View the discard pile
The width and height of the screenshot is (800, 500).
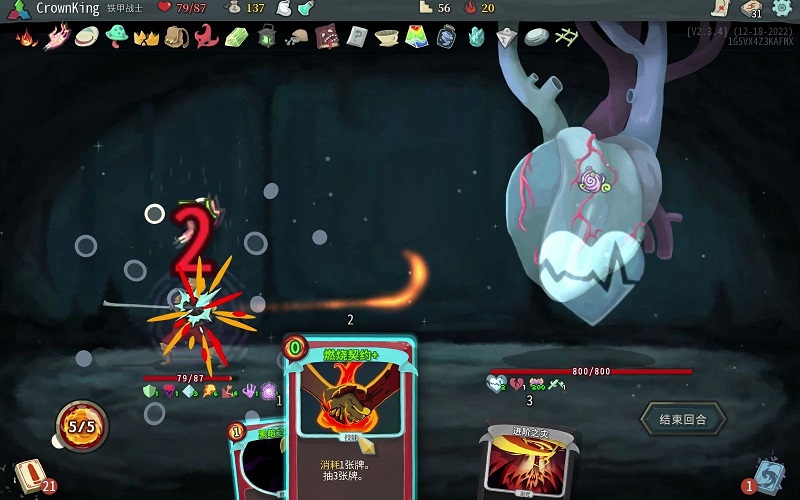(x=770, y=475)
